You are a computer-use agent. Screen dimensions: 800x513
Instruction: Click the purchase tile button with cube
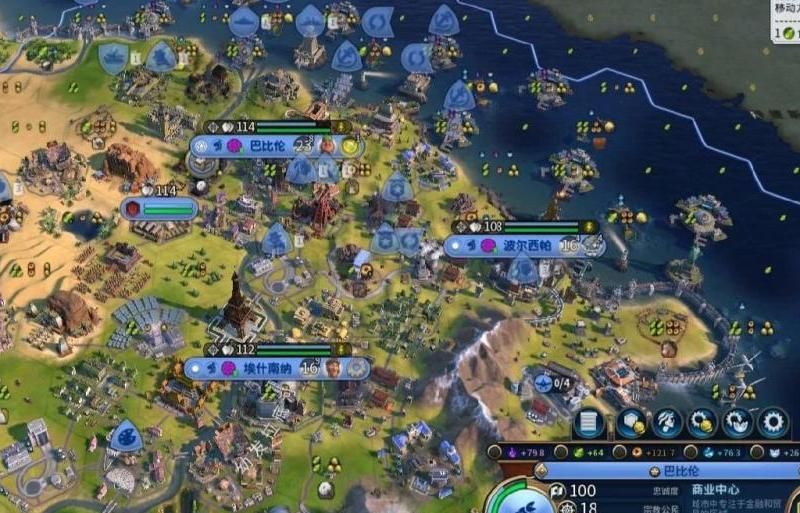629,422
